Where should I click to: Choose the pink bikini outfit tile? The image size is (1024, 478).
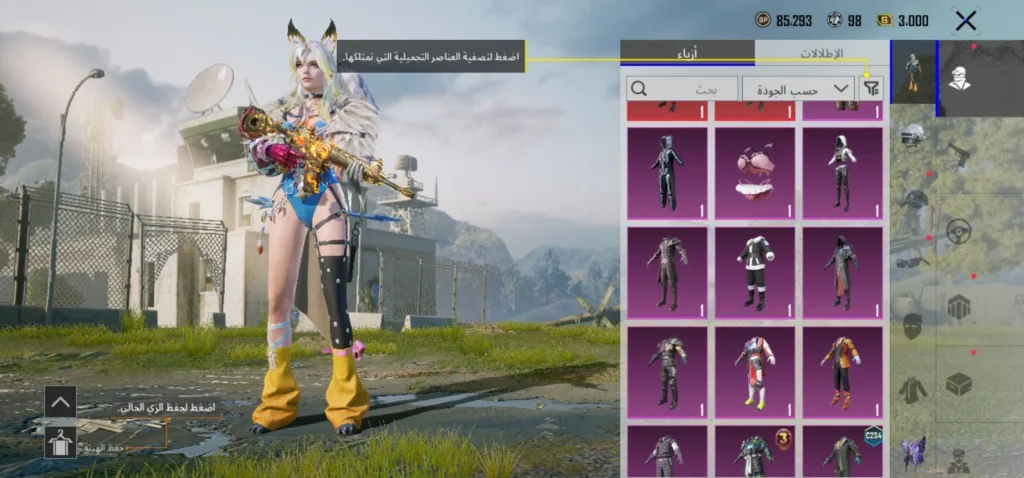pyautogui.click(x=755, y=171)
